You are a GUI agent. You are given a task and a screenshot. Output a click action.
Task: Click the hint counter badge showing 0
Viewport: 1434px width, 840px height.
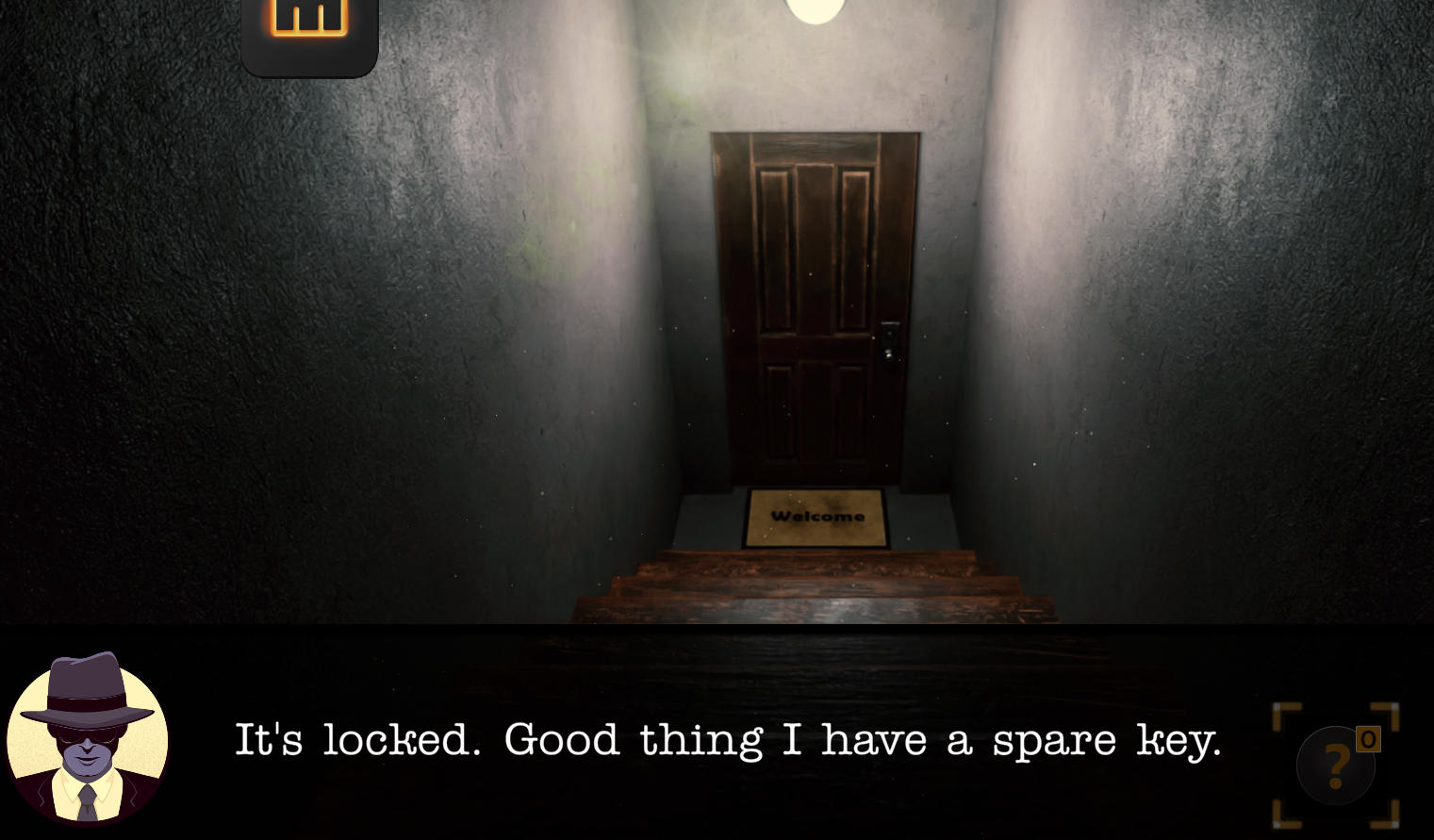[1368, 740]
